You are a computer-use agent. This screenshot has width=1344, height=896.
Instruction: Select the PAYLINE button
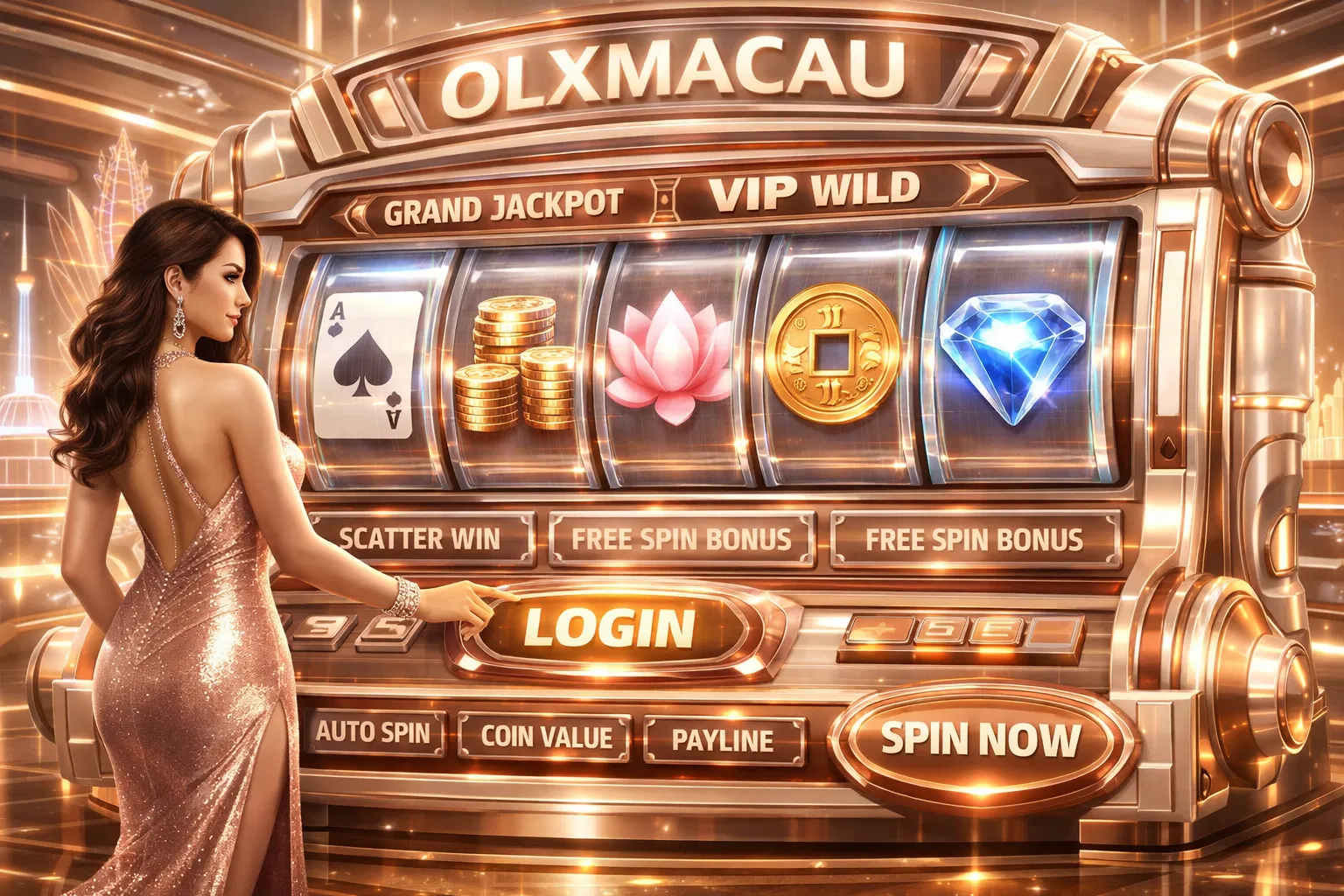(x=723, y=740)
